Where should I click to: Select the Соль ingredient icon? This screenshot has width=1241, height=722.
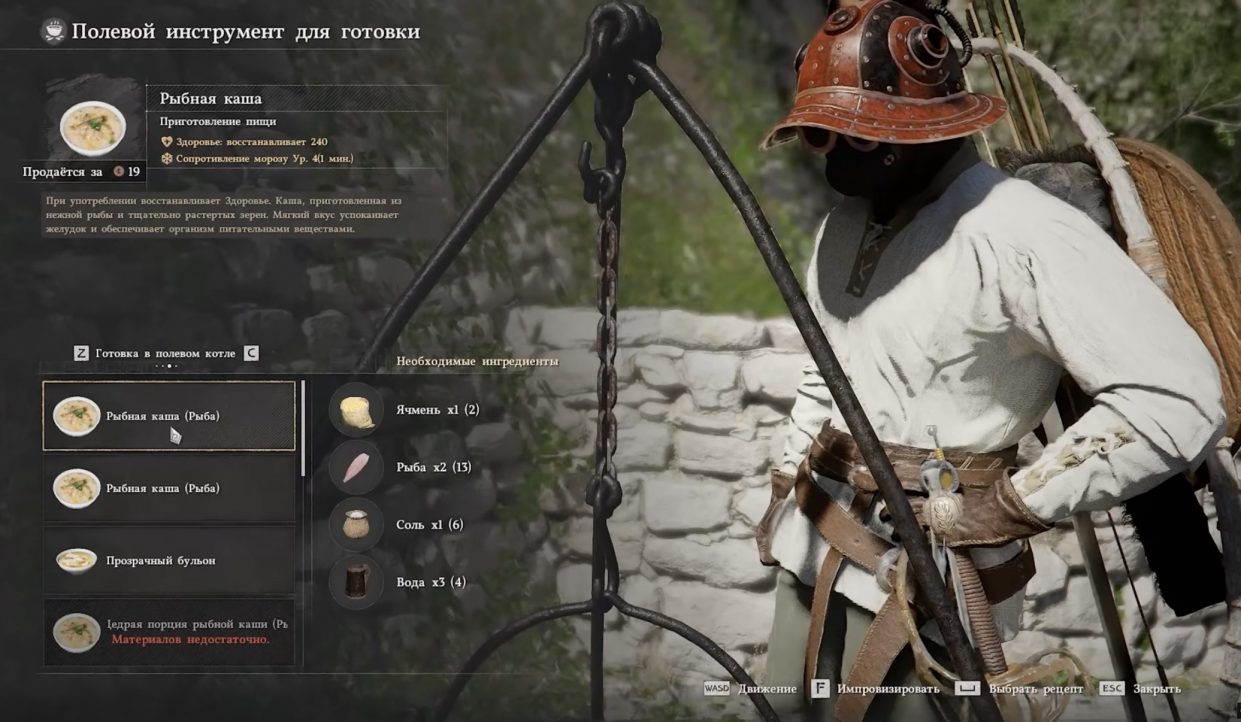click(x=356, y=525)
